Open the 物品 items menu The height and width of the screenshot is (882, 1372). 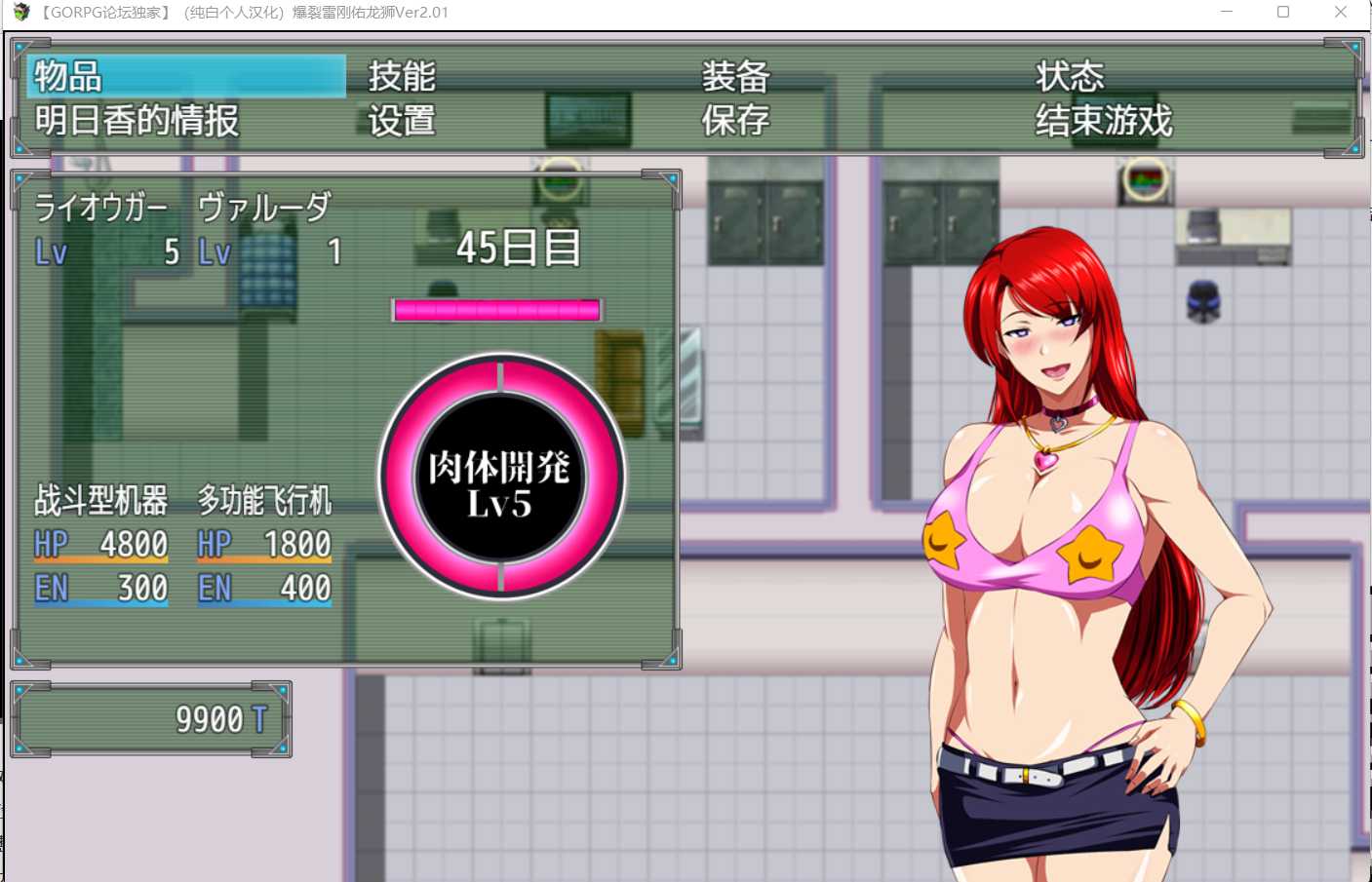click(x=68, y=76)
